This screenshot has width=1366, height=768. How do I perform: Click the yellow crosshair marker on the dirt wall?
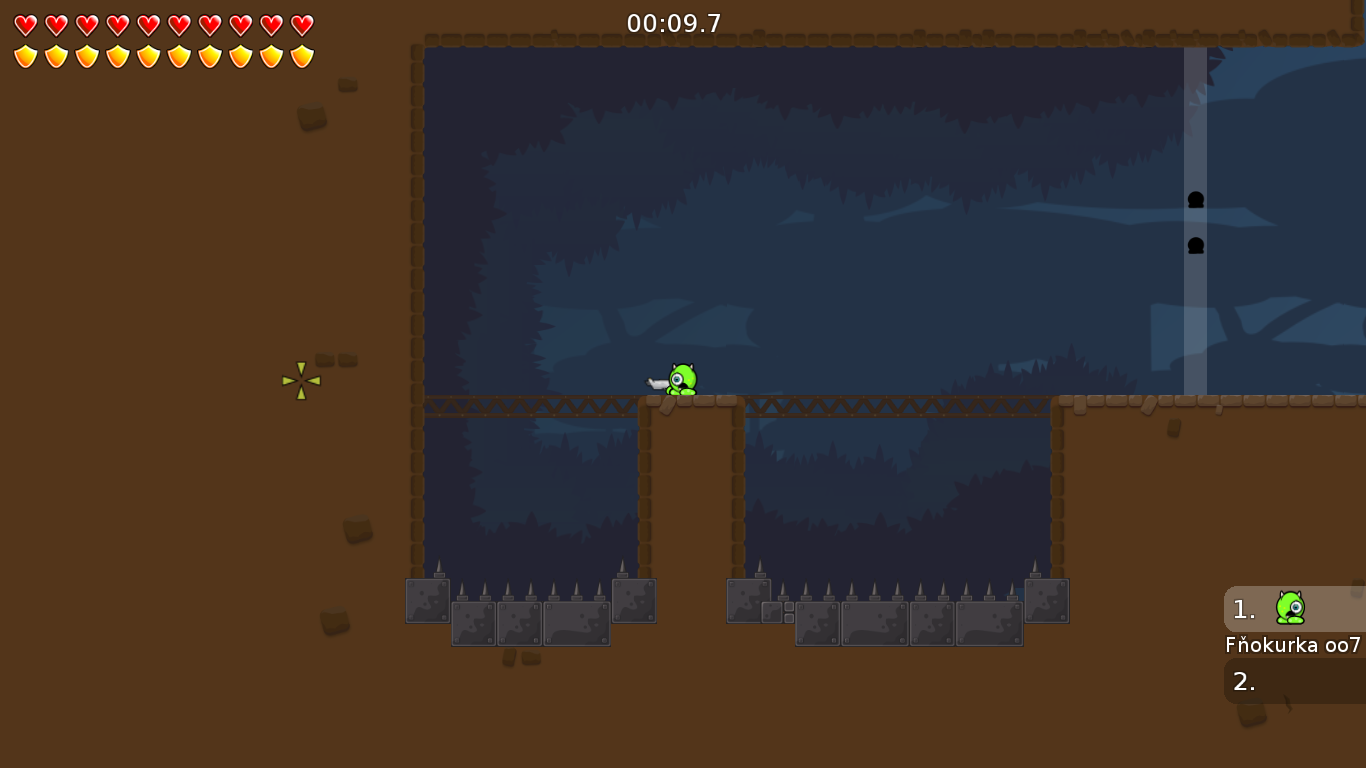[x=302, y=378]
